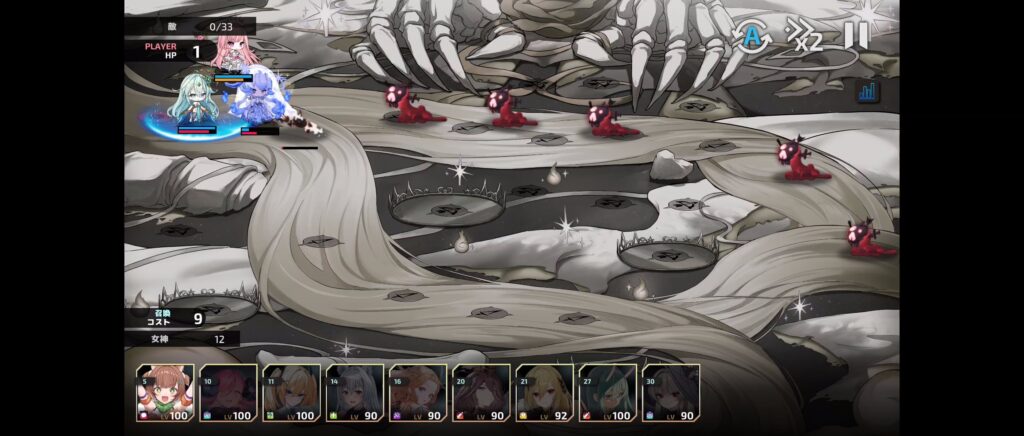Viewport: 1024px width, 436px height.
Task: Pause the battle
Action: (856, 35)
